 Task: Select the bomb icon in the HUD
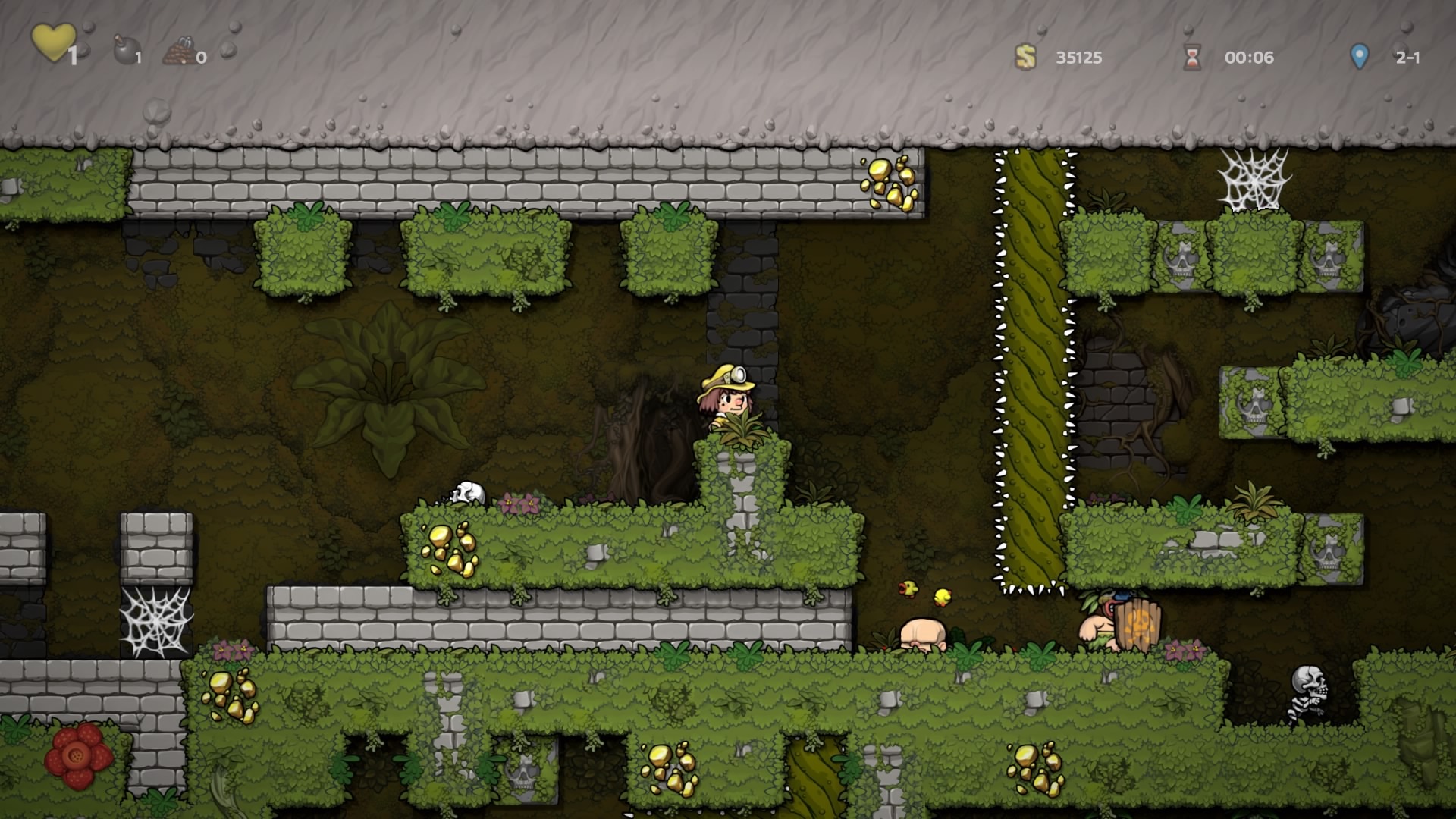click(124, 51)
